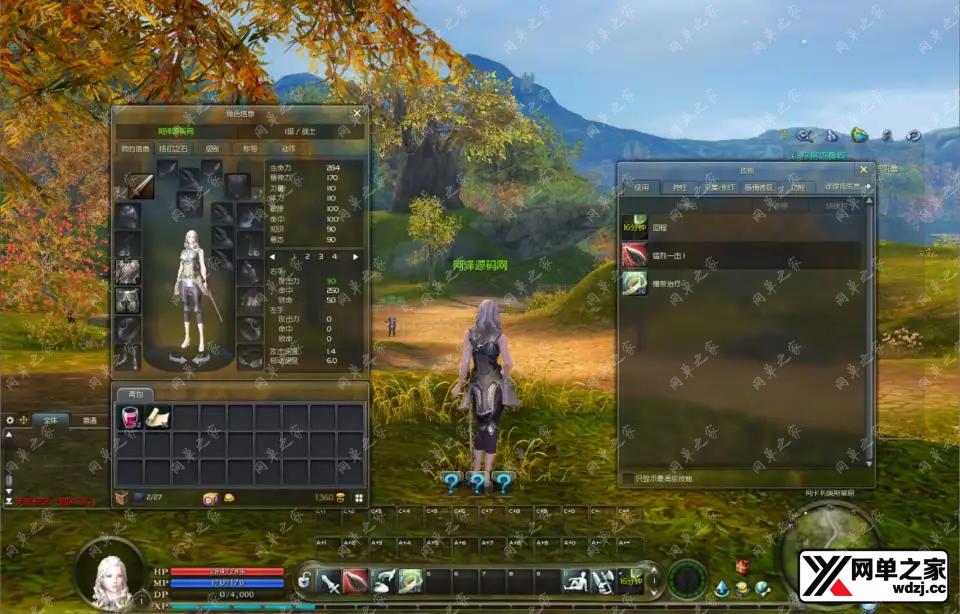Select the 绷带治疗 bandage skill row
The height and width of the screenshot is (614, 960).
pyautogui.click(x=740, y=284)
